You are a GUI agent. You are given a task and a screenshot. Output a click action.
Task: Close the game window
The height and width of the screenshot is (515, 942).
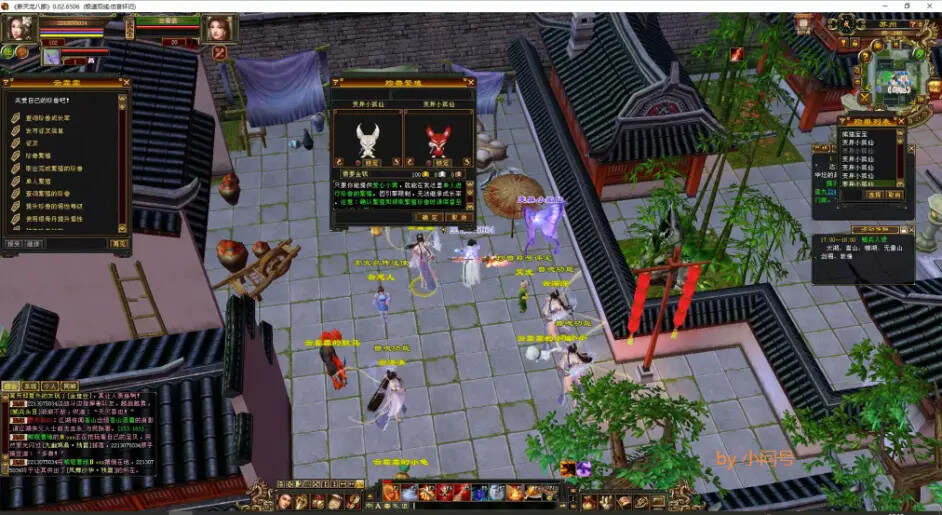click(929, 5)
